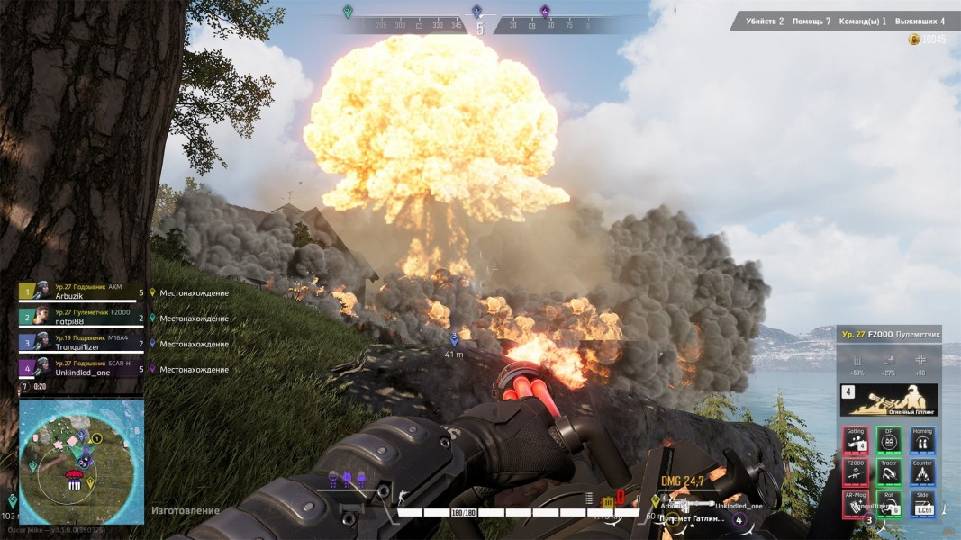The height and width of the screenshot is (540, 961).
Task: Activate the Tracer skill icon
Action: tap(889, 472)
